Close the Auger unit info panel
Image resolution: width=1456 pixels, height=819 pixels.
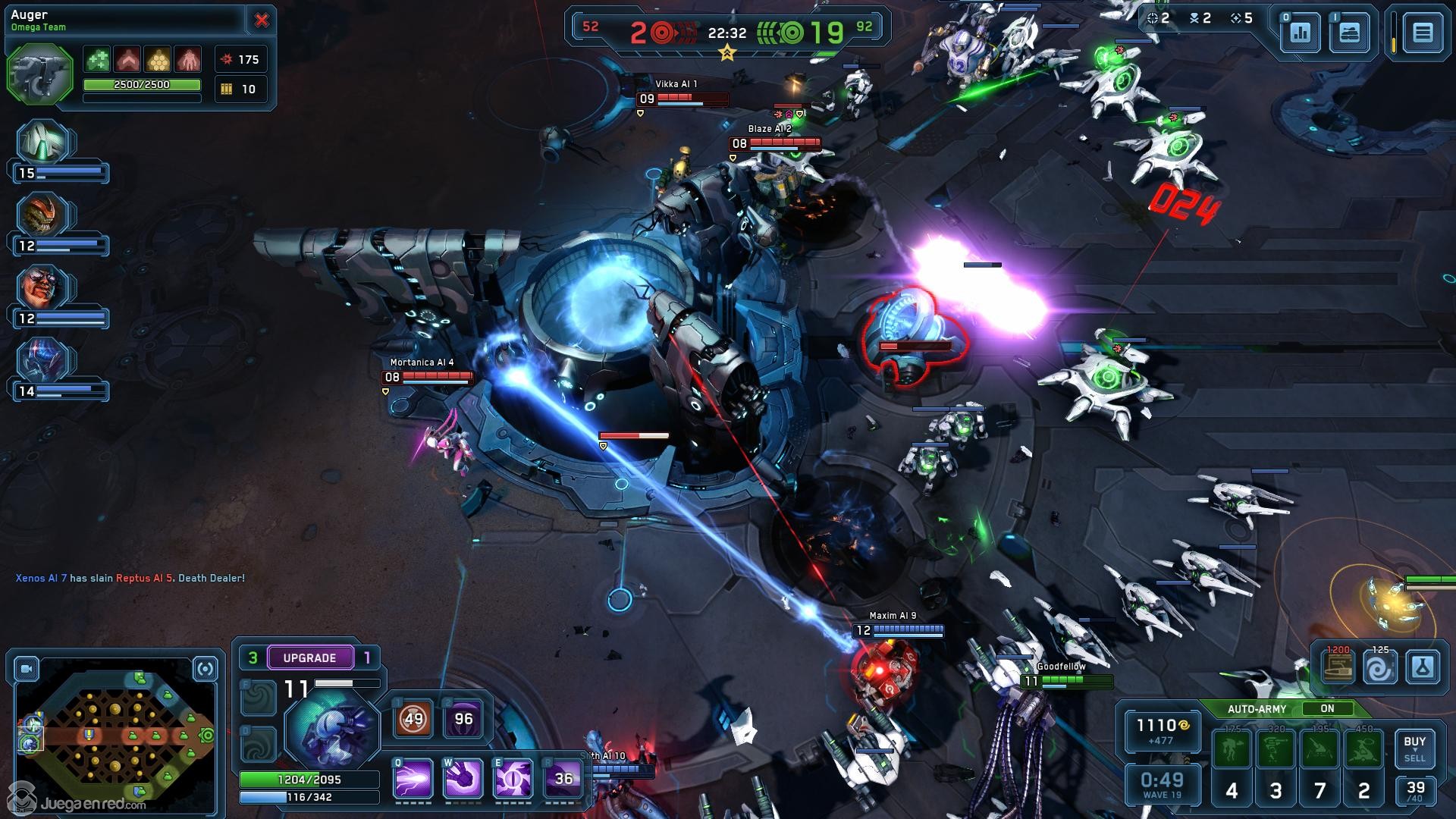point(262,20)
